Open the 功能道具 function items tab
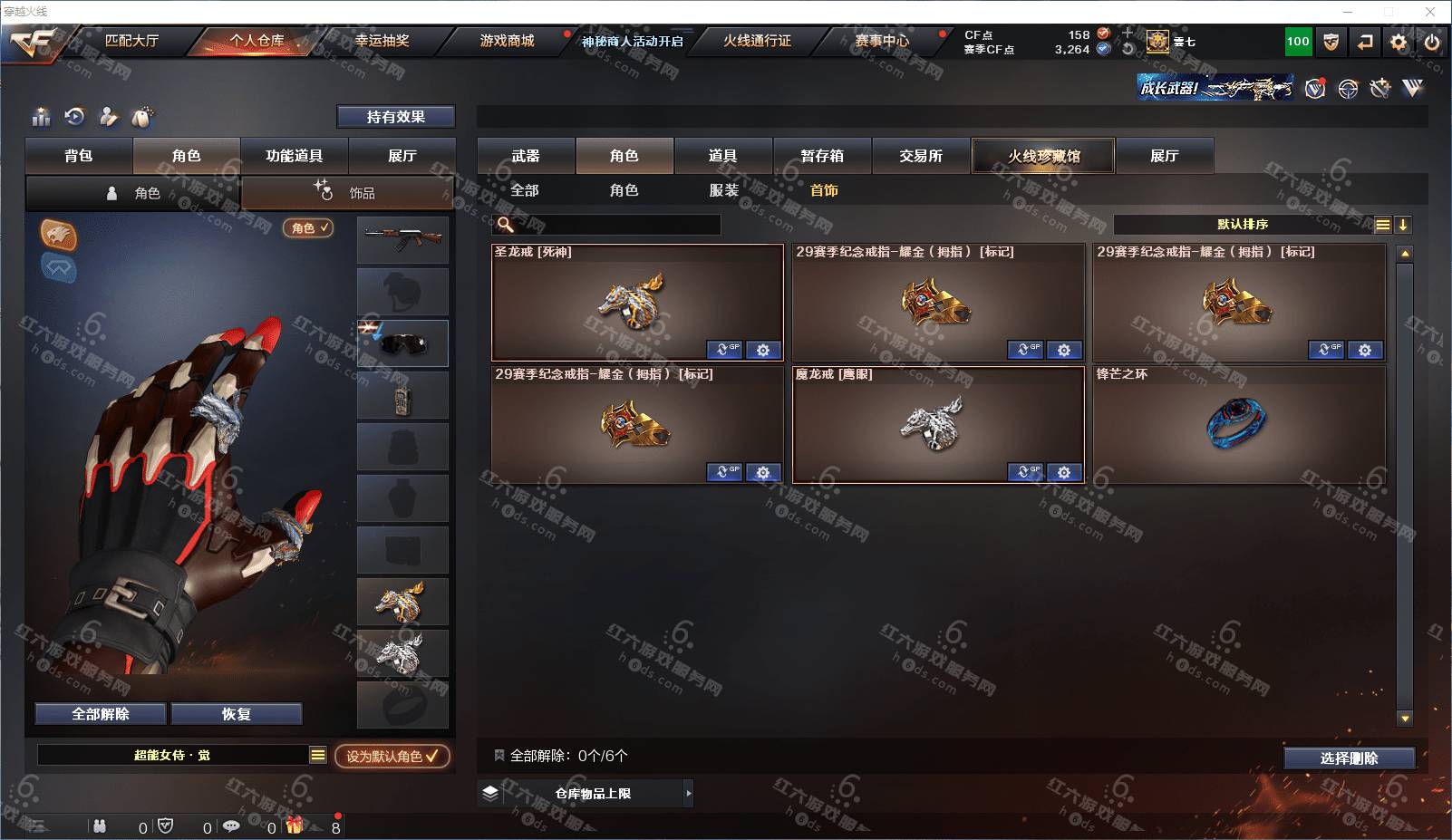Viewport: 1452px width, 840px height. click(x=294, y=156)
